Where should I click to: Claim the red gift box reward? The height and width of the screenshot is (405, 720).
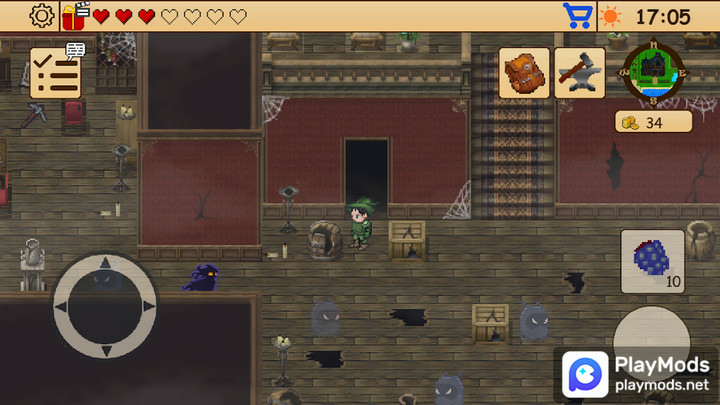click(75, 16)
